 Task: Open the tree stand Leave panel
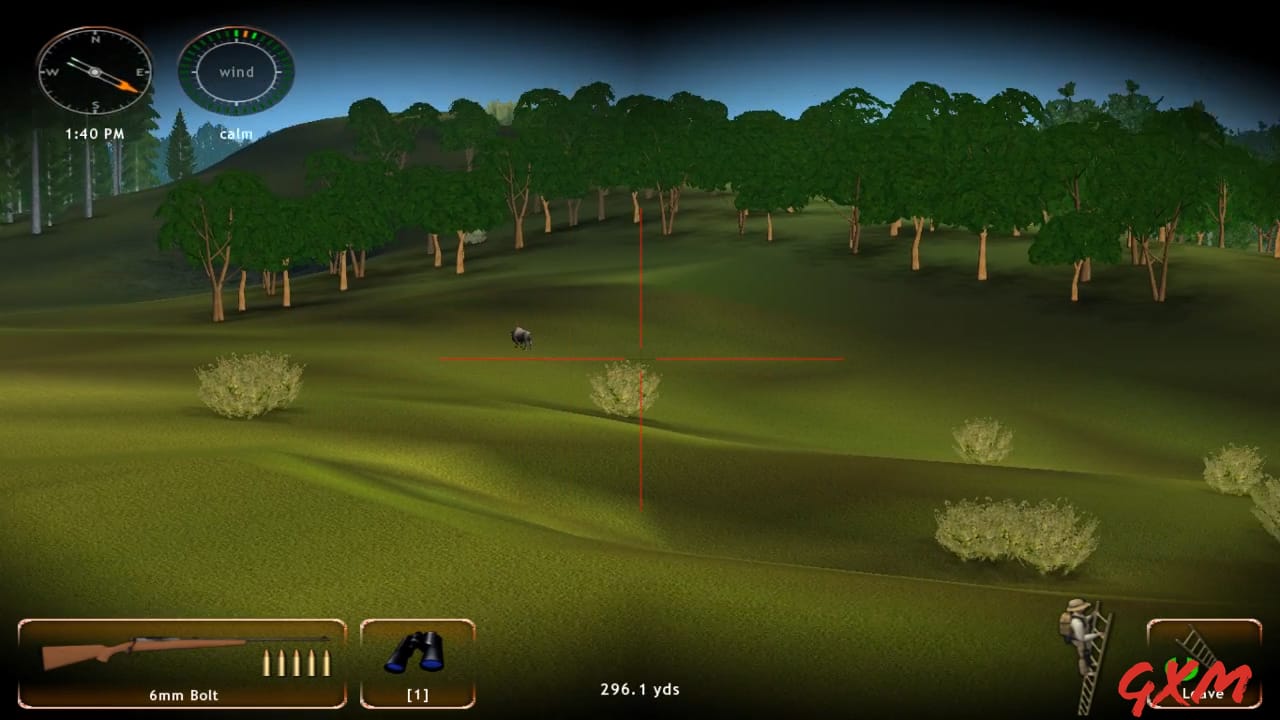1203,660
